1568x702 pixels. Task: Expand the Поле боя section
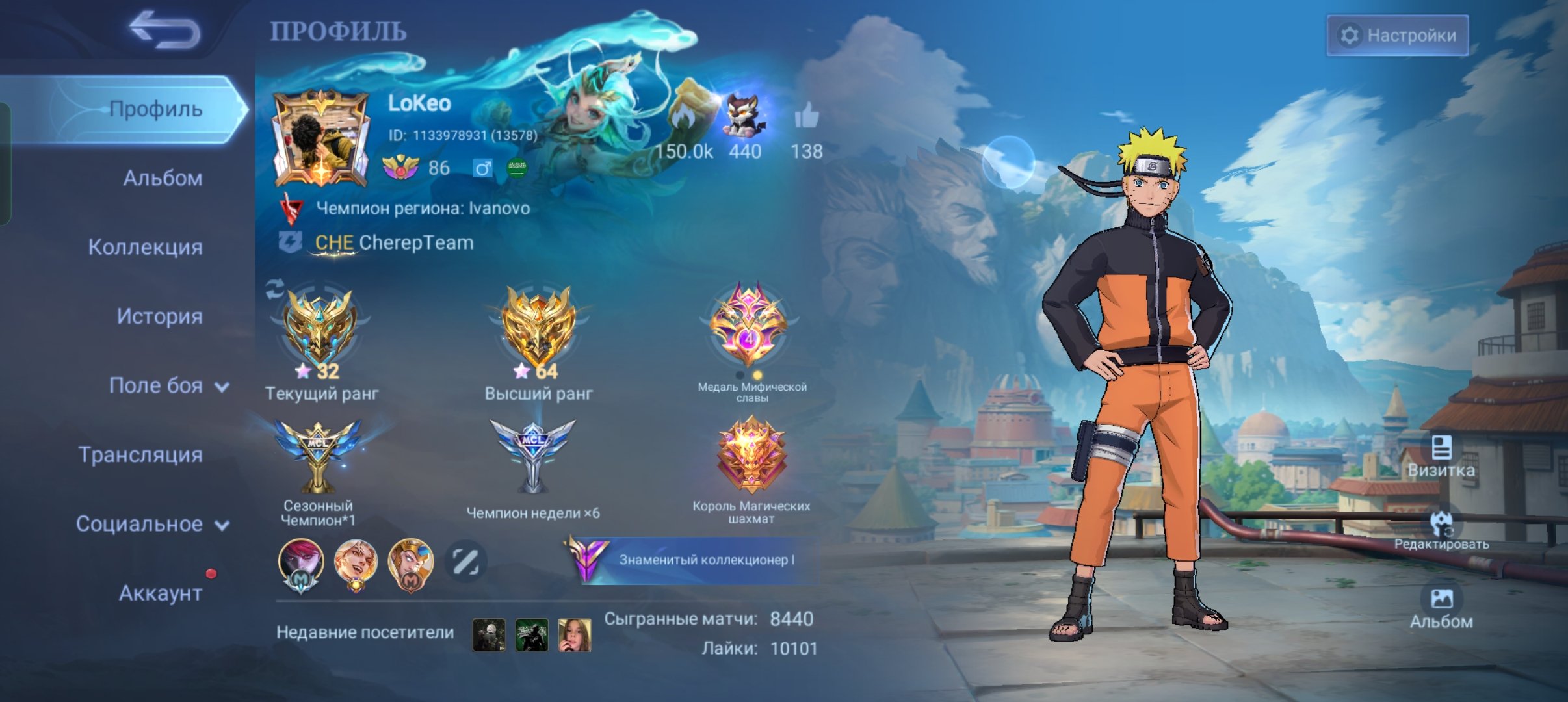pos(168,386)
